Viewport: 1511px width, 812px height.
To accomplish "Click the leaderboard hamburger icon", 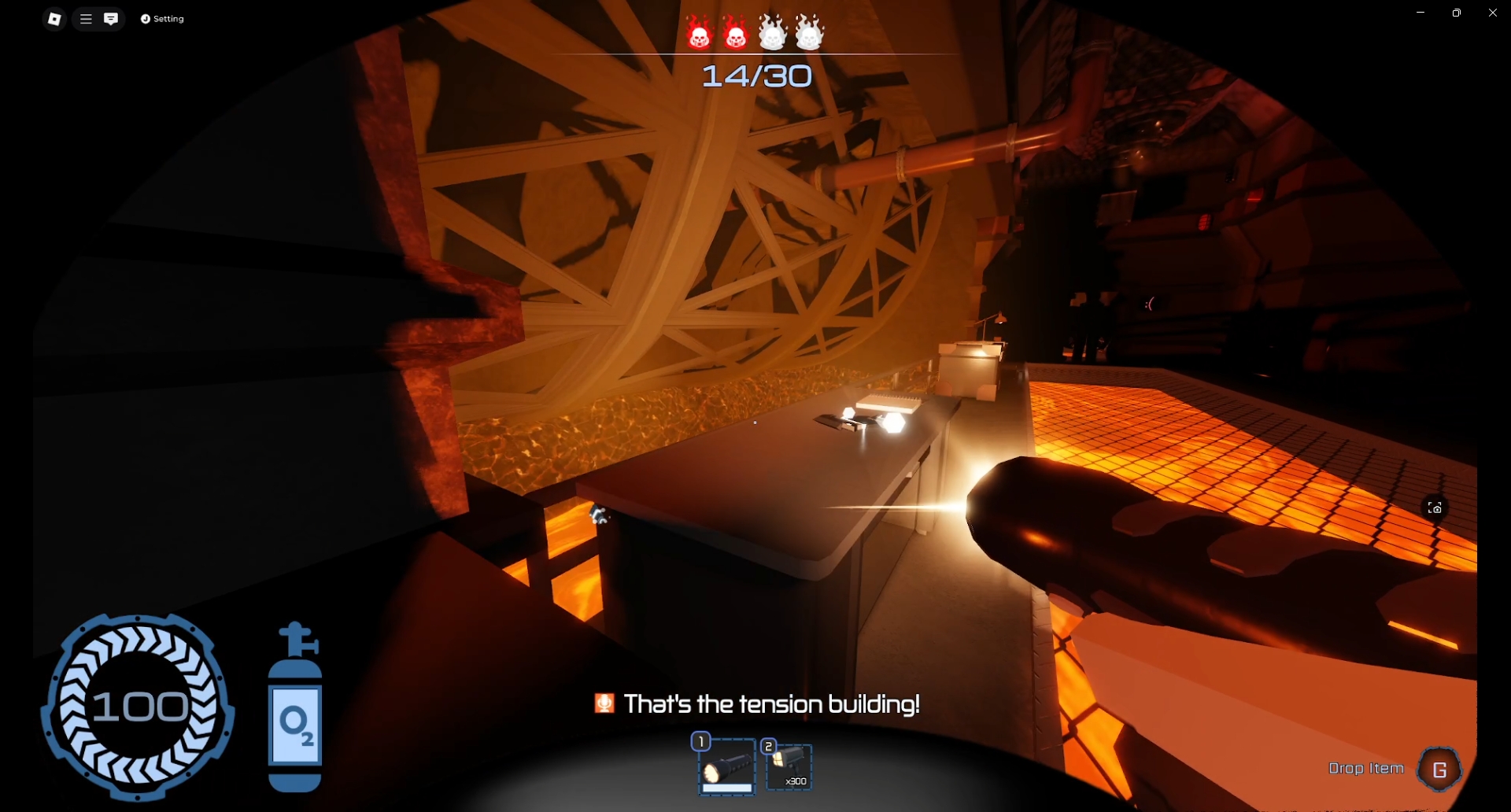I will [x=85, y=18].
